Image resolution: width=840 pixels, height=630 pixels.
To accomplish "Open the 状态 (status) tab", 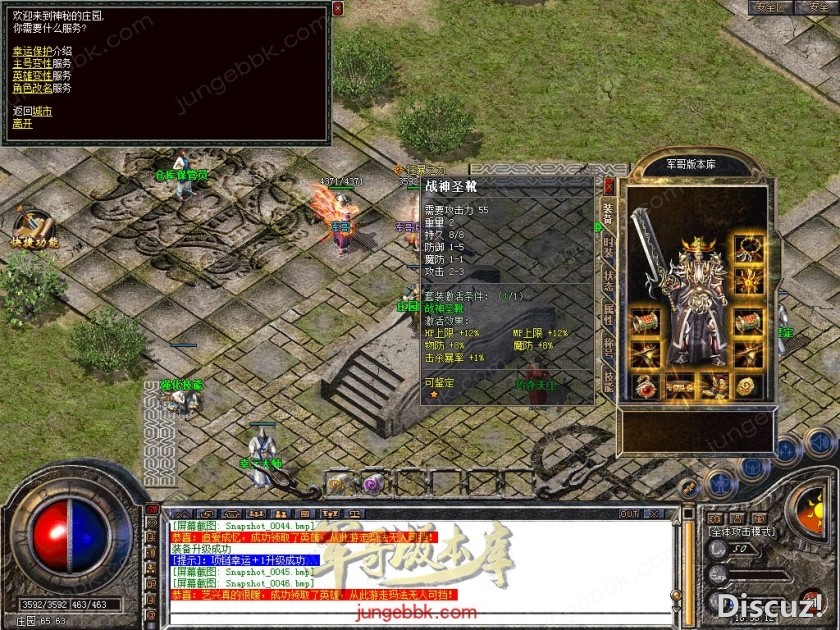I will click(608, 280).
